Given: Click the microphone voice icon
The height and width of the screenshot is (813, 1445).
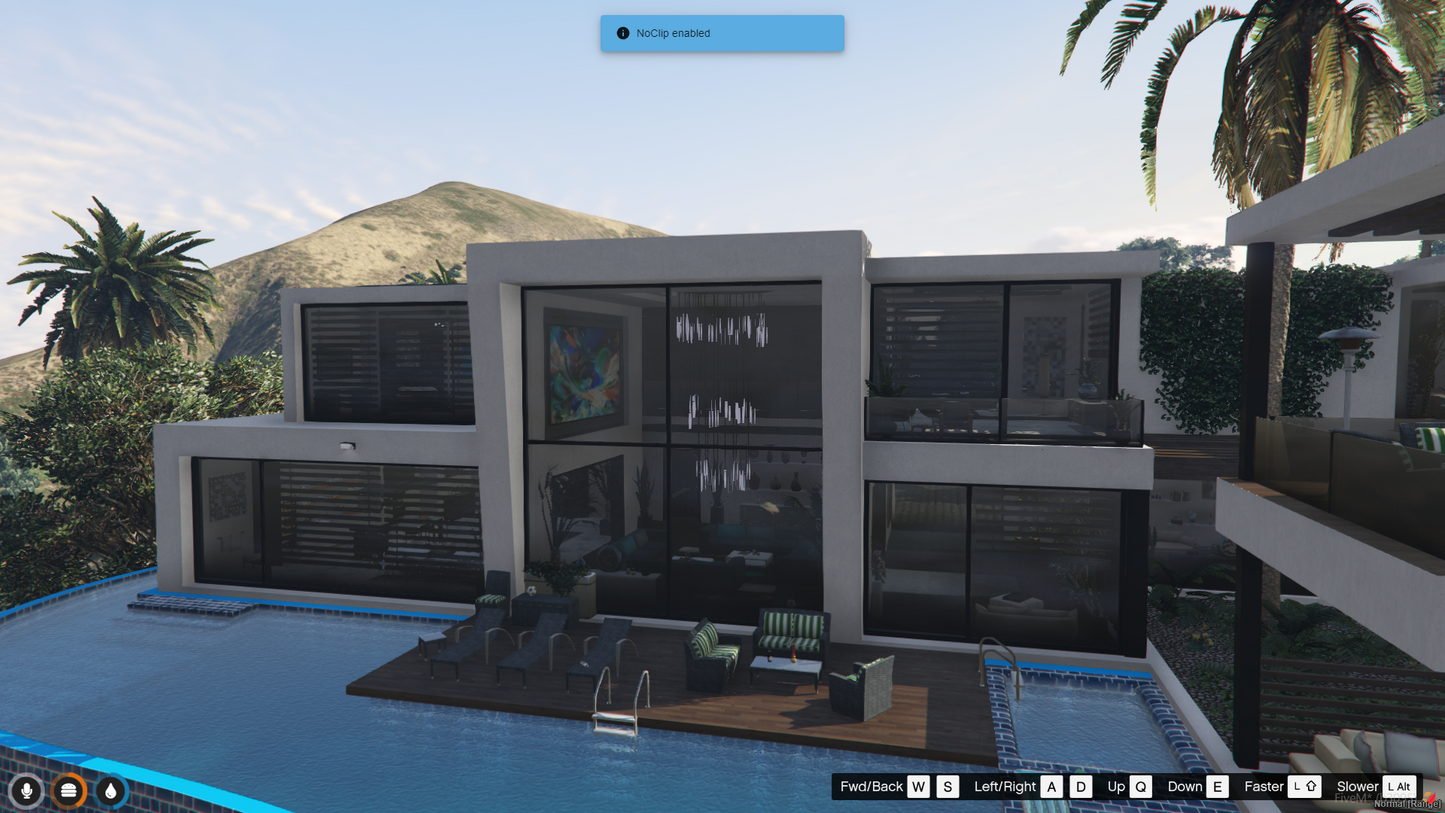Looking at the screenshot, I should tap(26, 791).
